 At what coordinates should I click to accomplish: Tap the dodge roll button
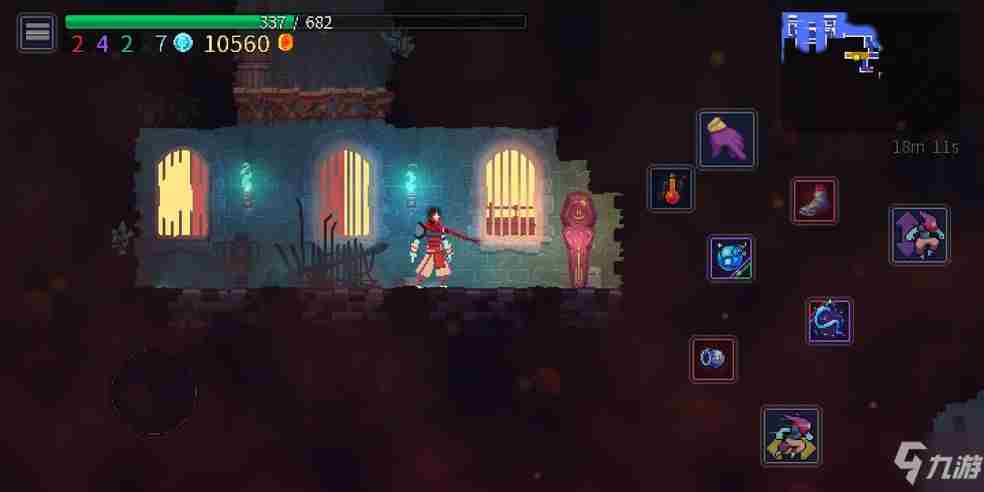coord(791,436)
